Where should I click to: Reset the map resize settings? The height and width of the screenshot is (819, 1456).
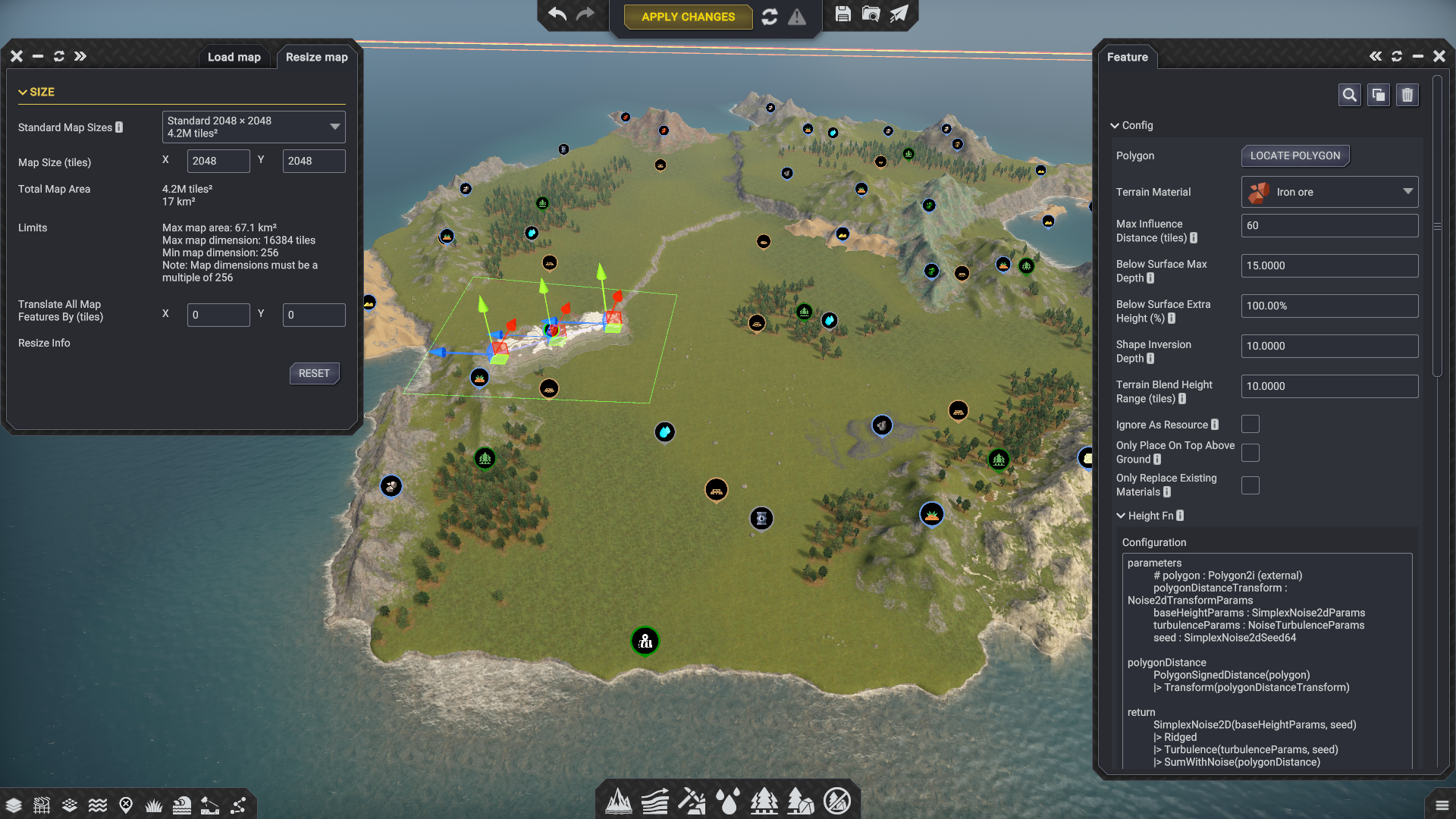click(x=314, y=373)
